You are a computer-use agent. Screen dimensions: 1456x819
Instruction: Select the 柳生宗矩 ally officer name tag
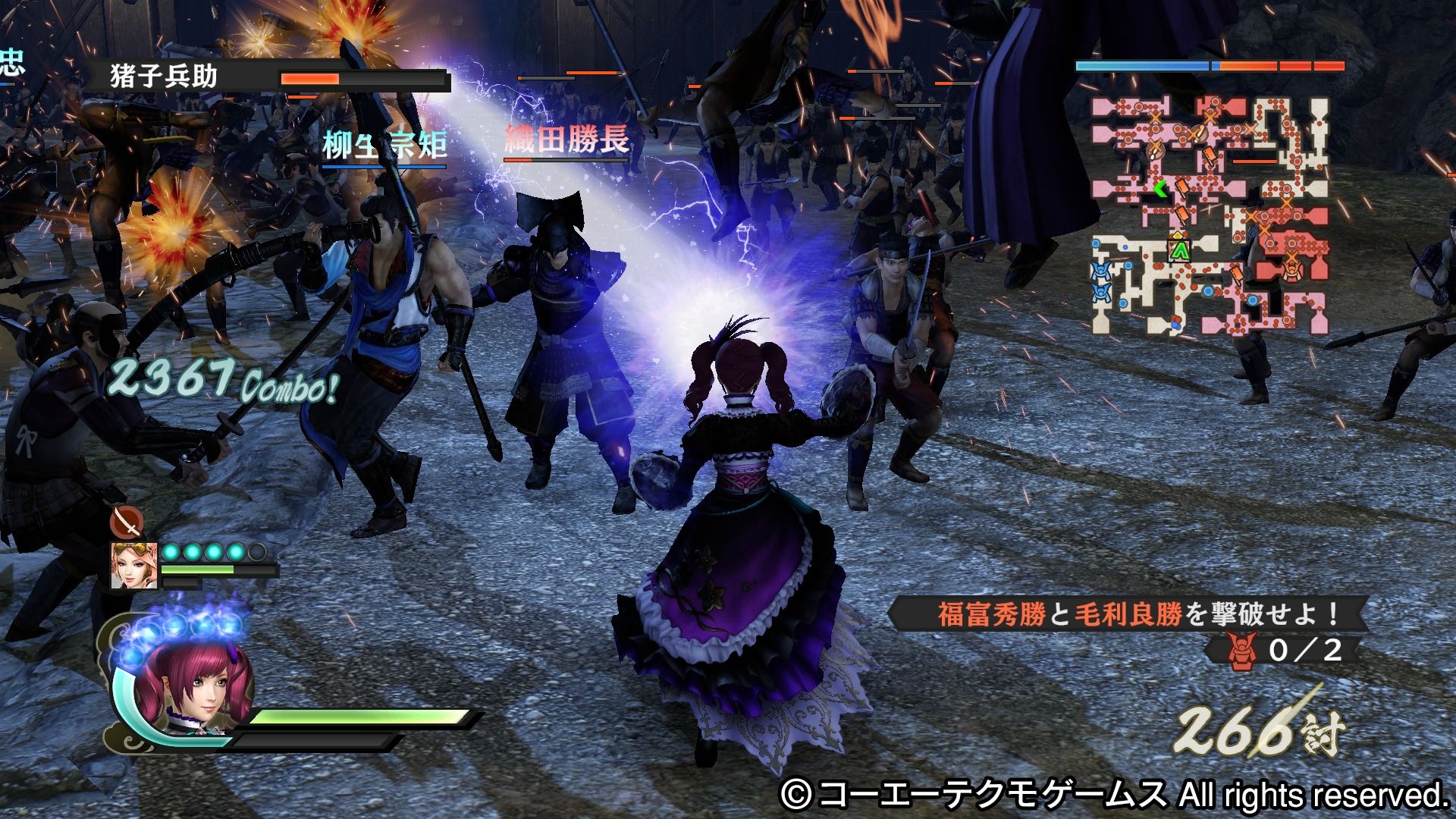coord(384,146)
